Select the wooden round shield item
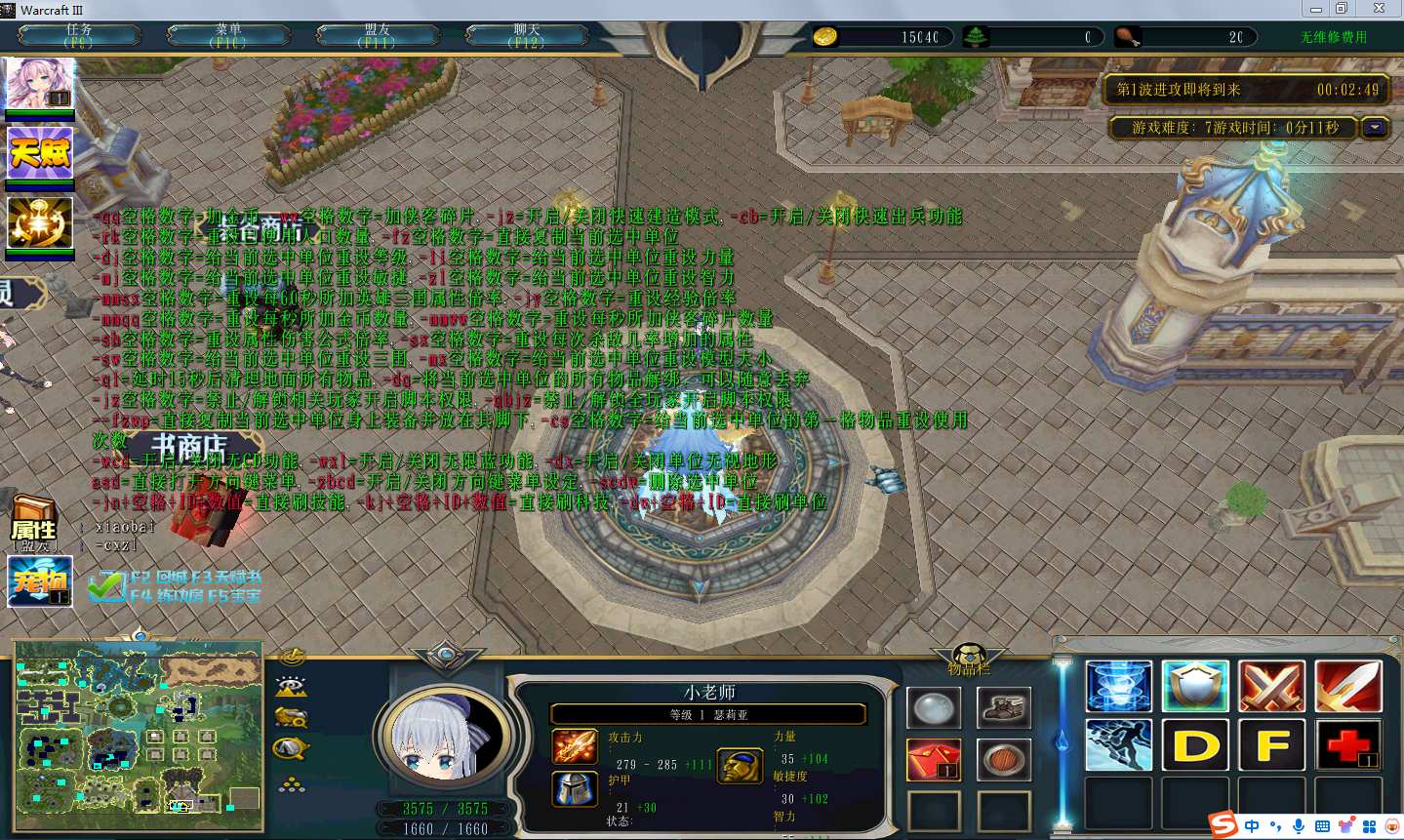The height and width of the screenshot is (840, 1404). pos(1003,759)
